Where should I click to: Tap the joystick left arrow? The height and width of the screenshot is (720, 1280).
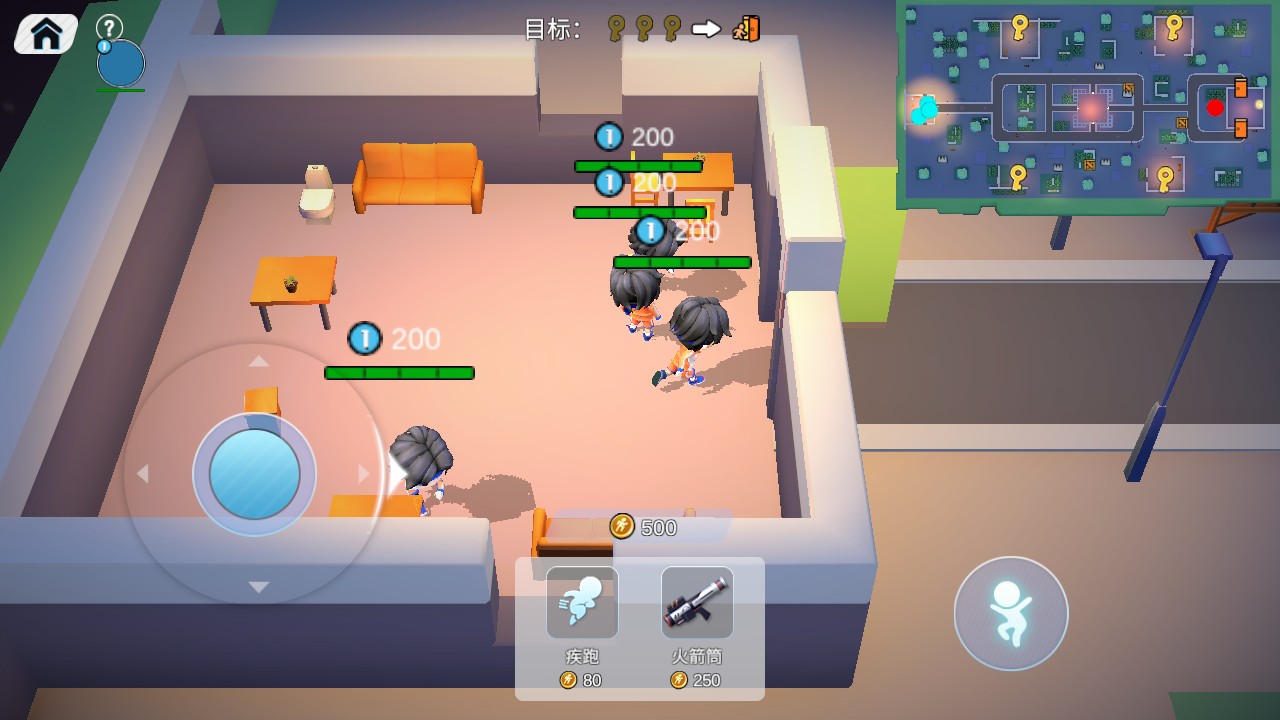143,474
